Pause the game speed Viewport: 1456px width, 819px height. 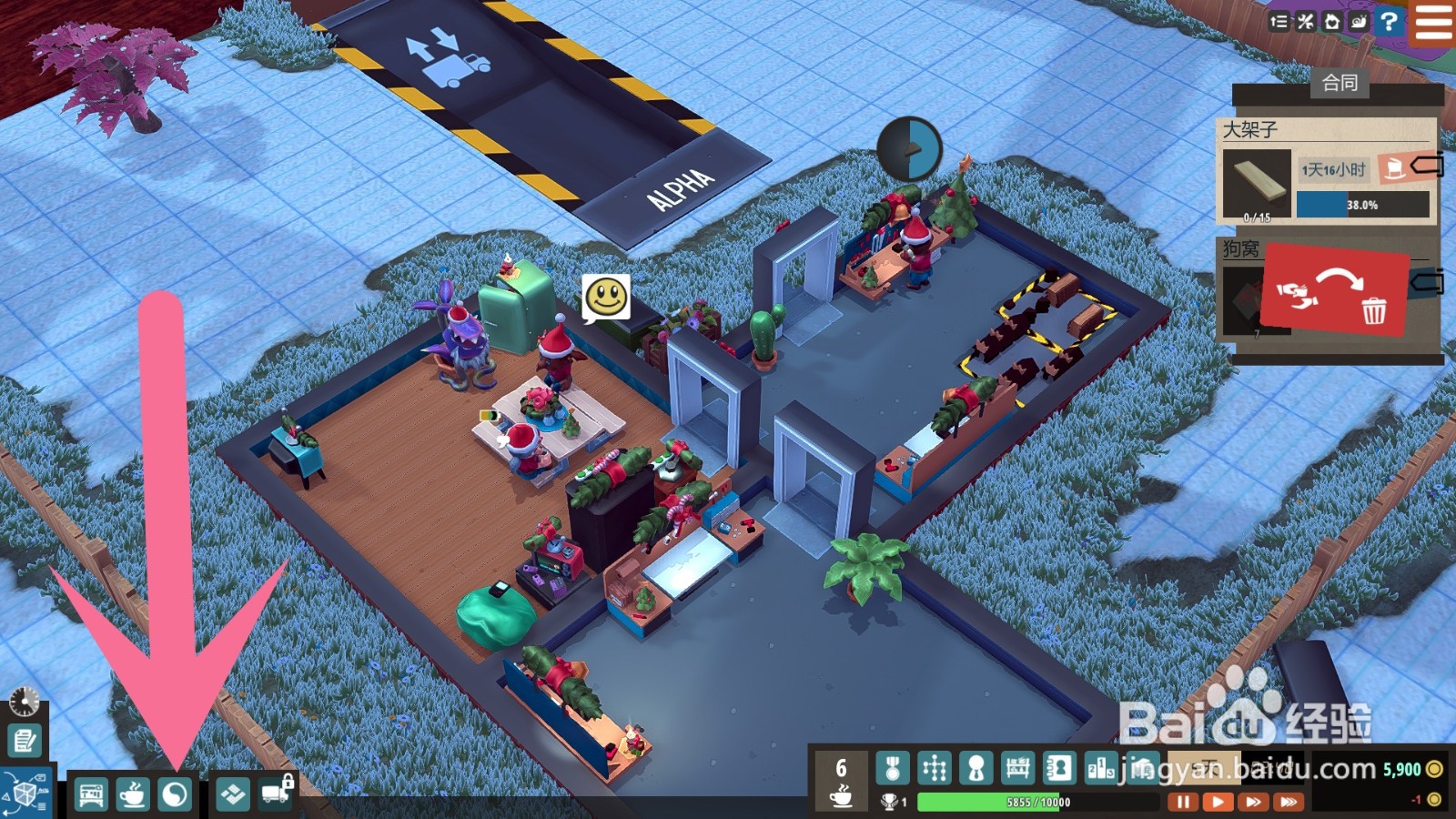tap(1183, 802)
